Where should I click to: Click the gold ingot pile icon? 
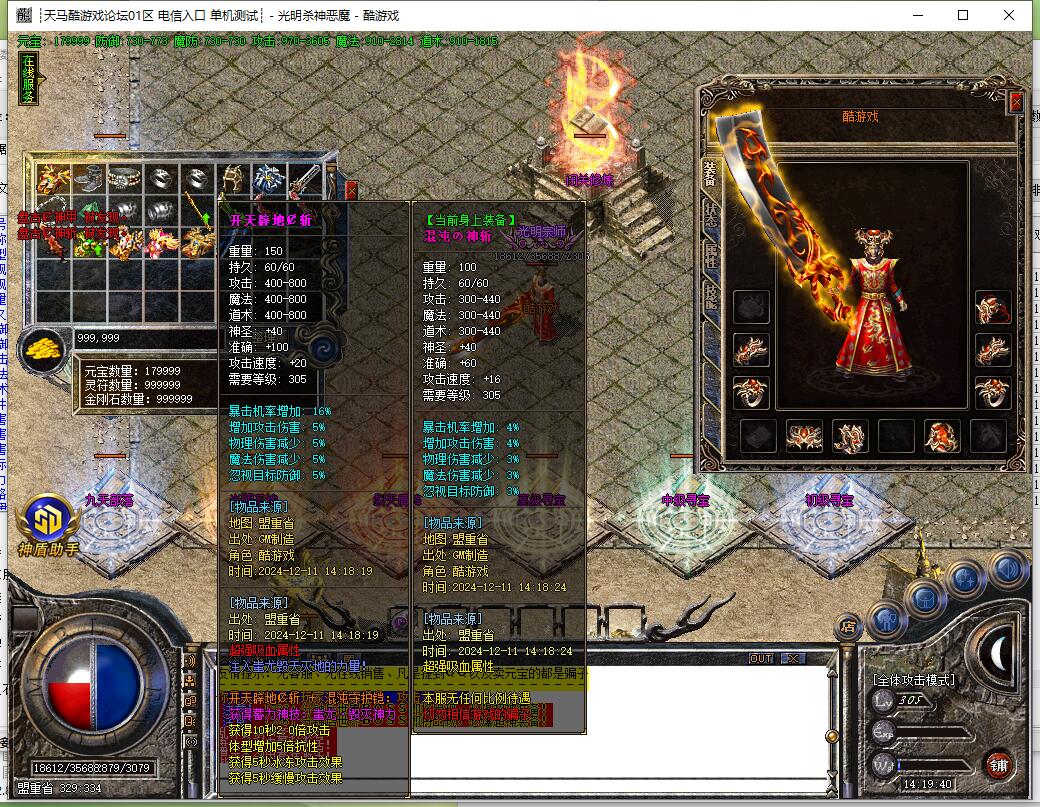click(44, 349)
